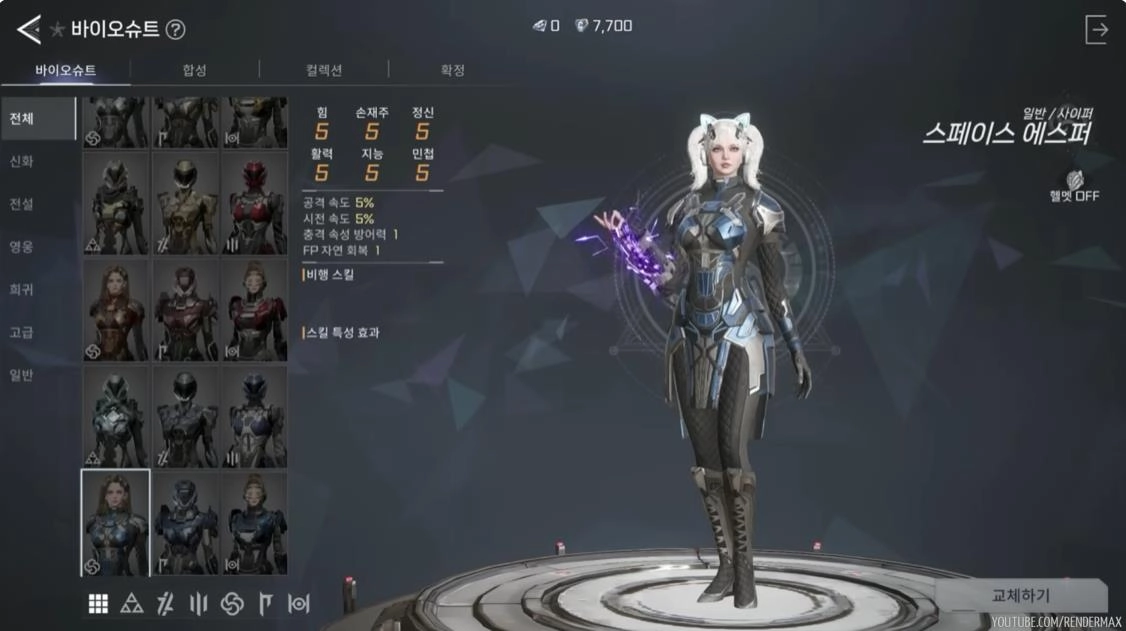The image size is (1126, 631).
Task: Filter by the interlocked swirl class icon
Action: click(x=231, y=603)
